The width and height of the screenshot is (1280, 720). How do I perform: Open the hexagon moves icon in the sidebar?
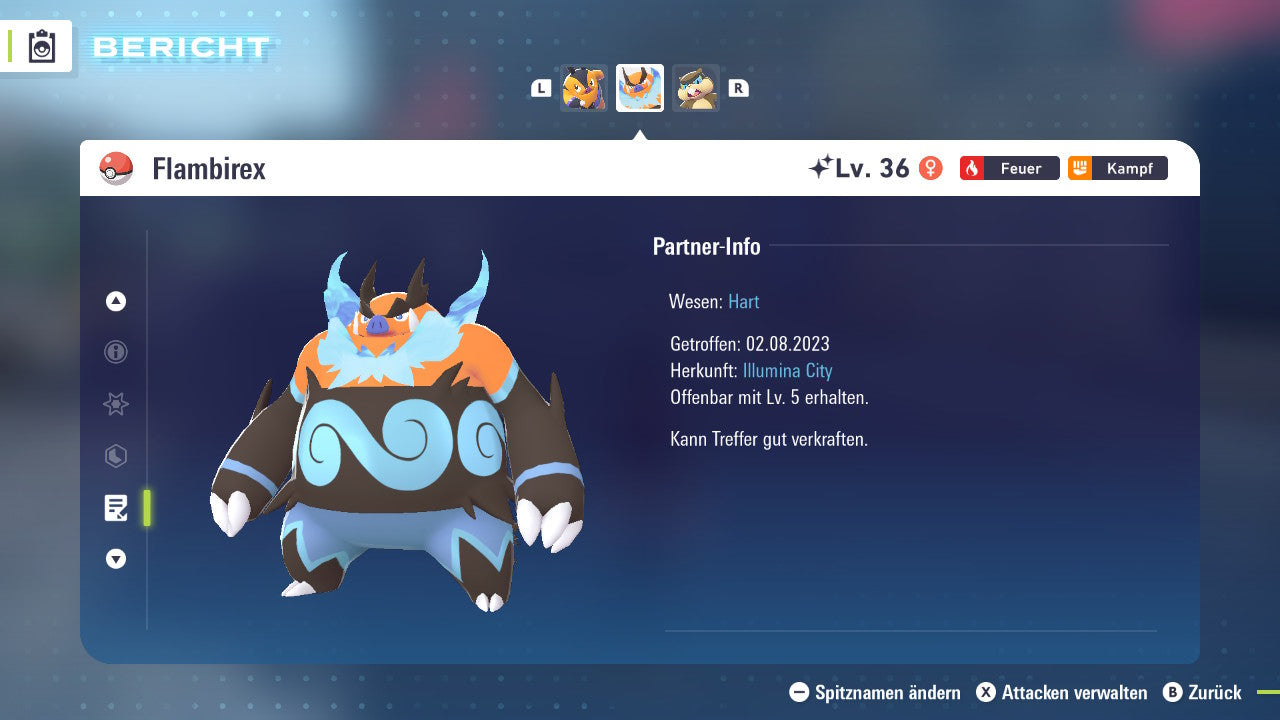[115, 456]
